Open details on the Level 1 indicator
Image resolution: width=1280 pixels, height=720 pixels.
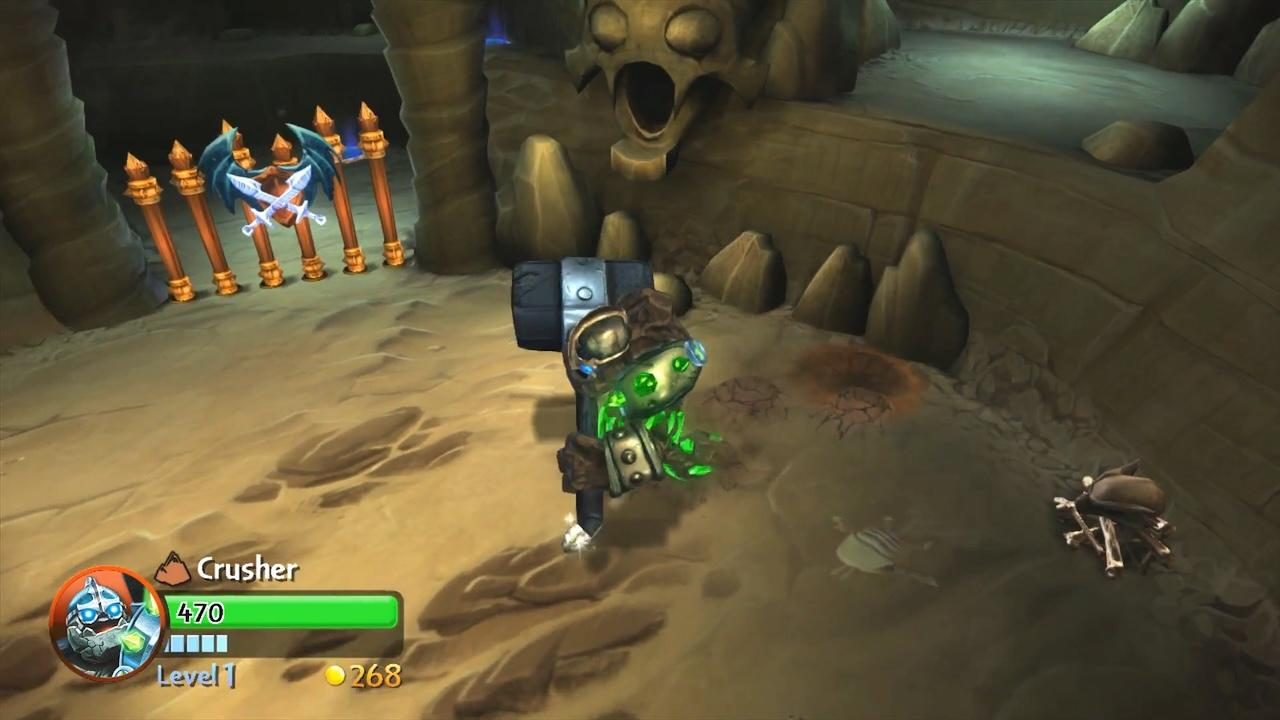coord(193,677)
